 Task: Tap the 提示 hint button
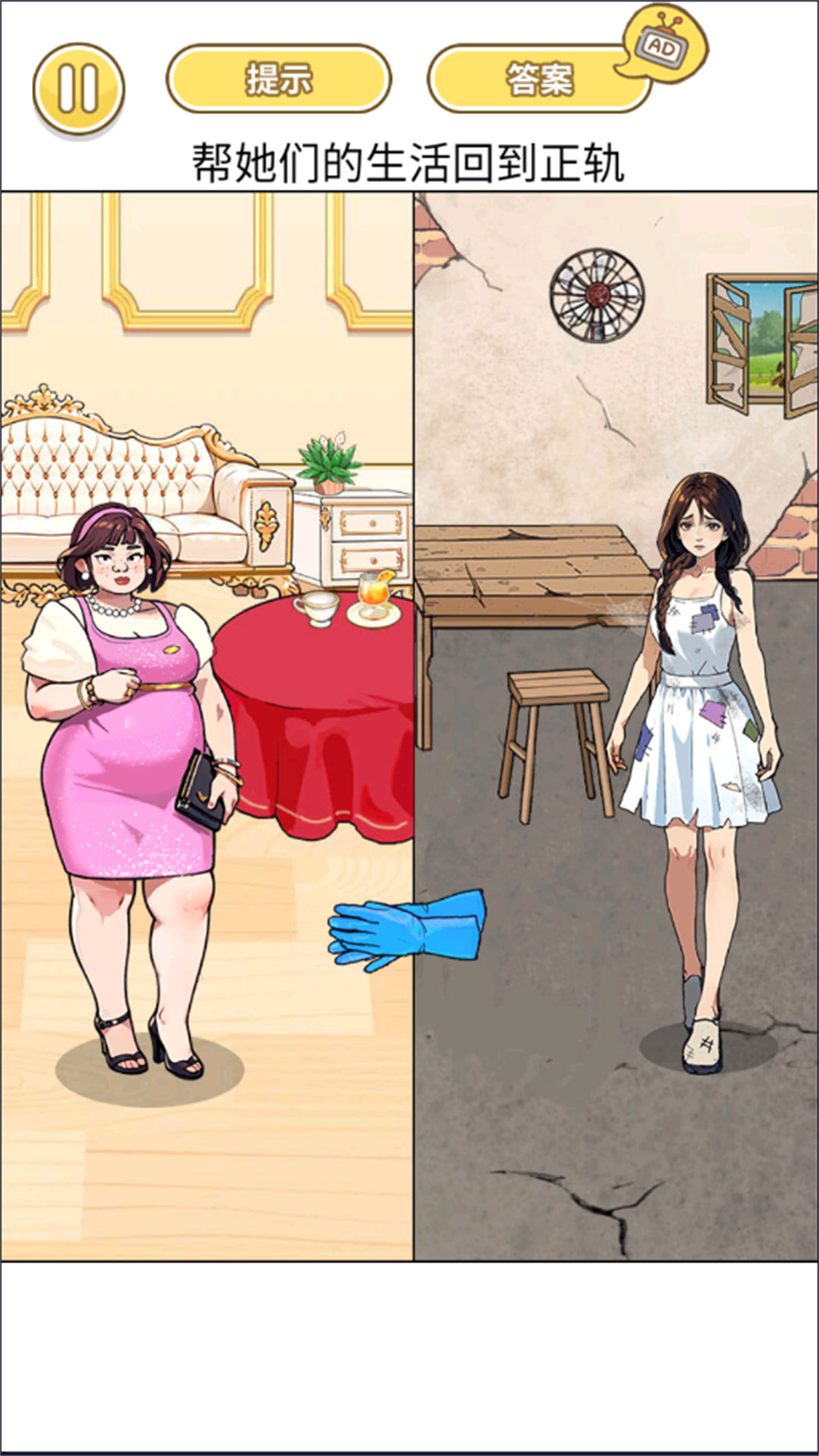pos(278,79)
